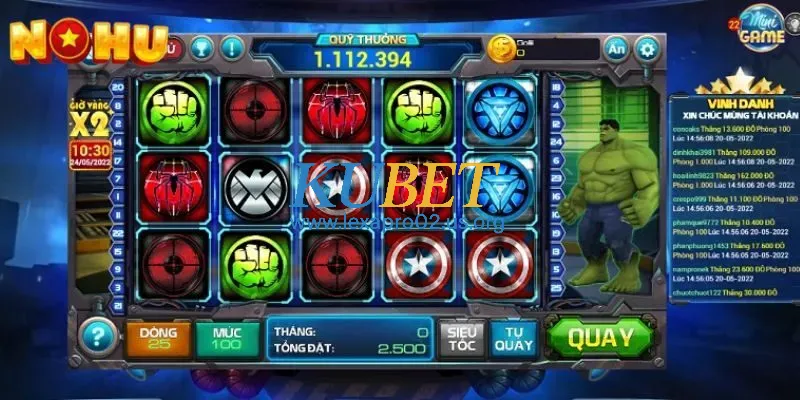Adjust the DÒNG paylines count

click(x=158, y=339)
